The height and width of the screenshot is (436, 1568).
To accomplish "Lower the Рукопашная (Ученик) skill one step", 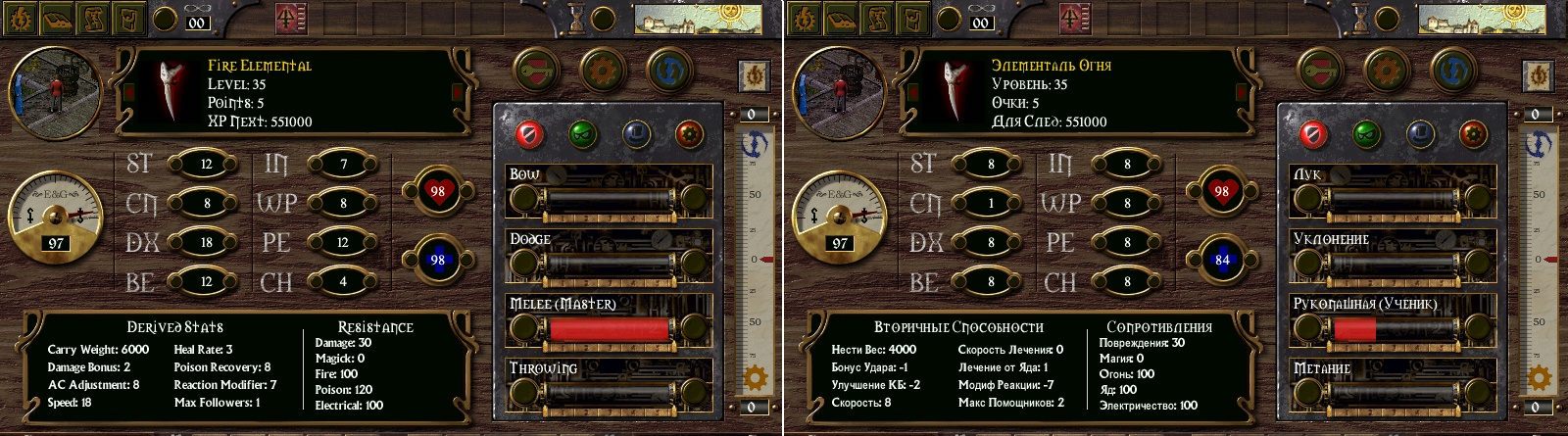I will click(x=1307, y=329).
